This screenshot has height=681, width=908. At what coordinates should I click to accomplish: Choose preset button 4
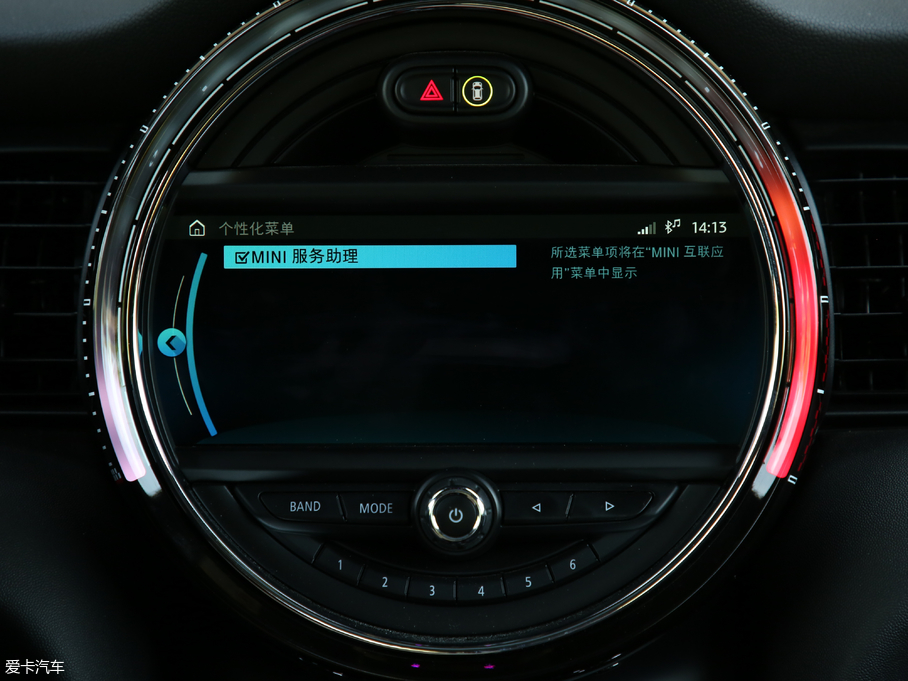481,590
